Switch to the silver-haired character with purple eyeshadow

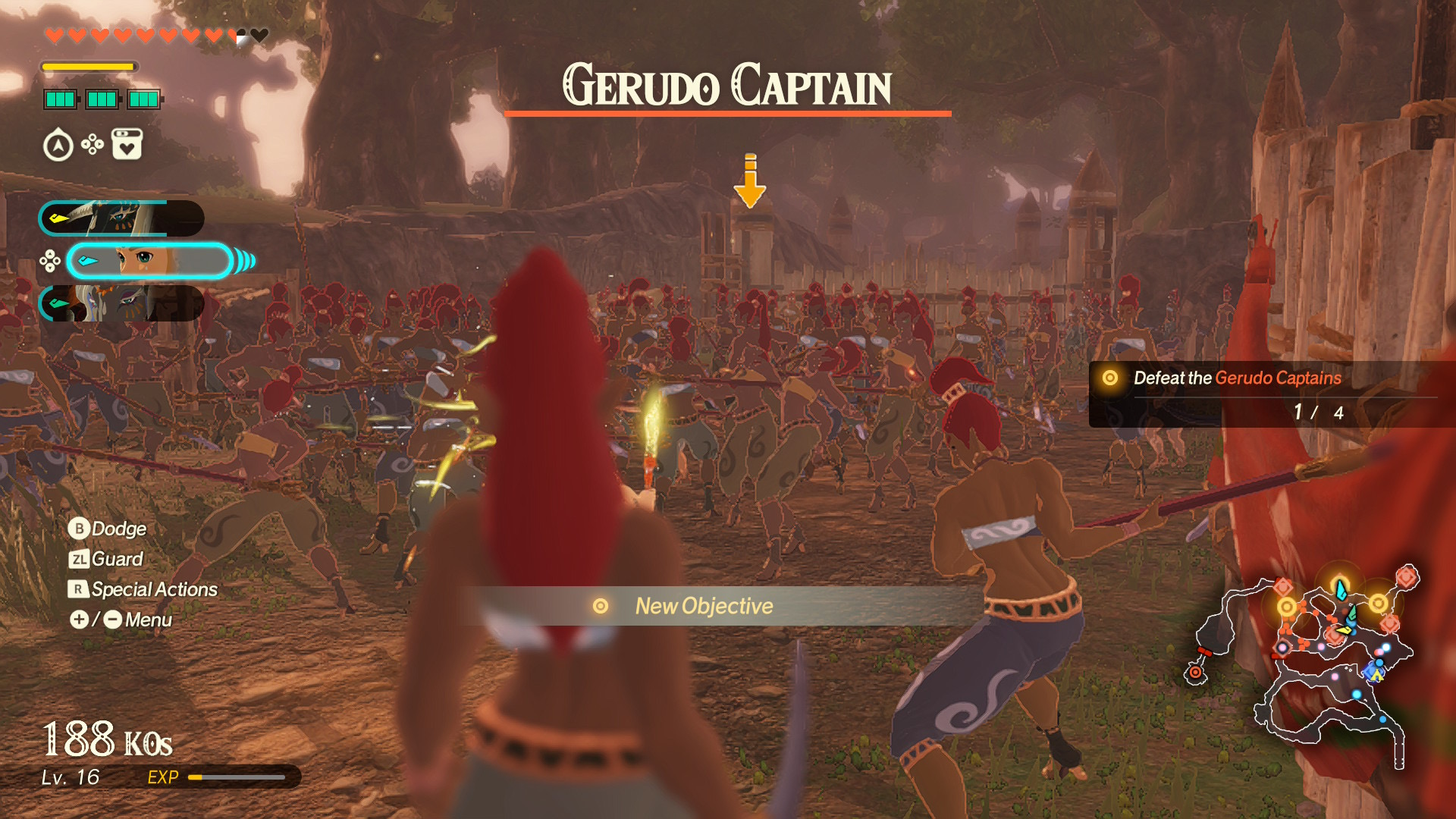[x=121, y=303]
